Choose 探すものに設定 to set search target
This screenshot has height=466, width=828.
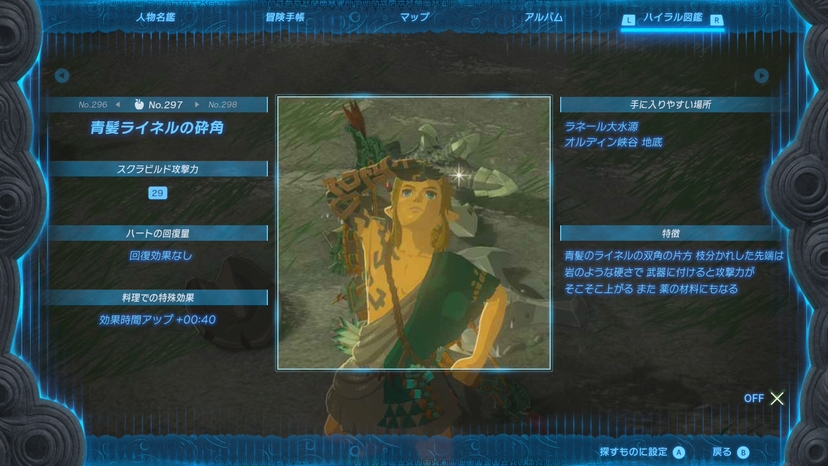pos(642,452)
